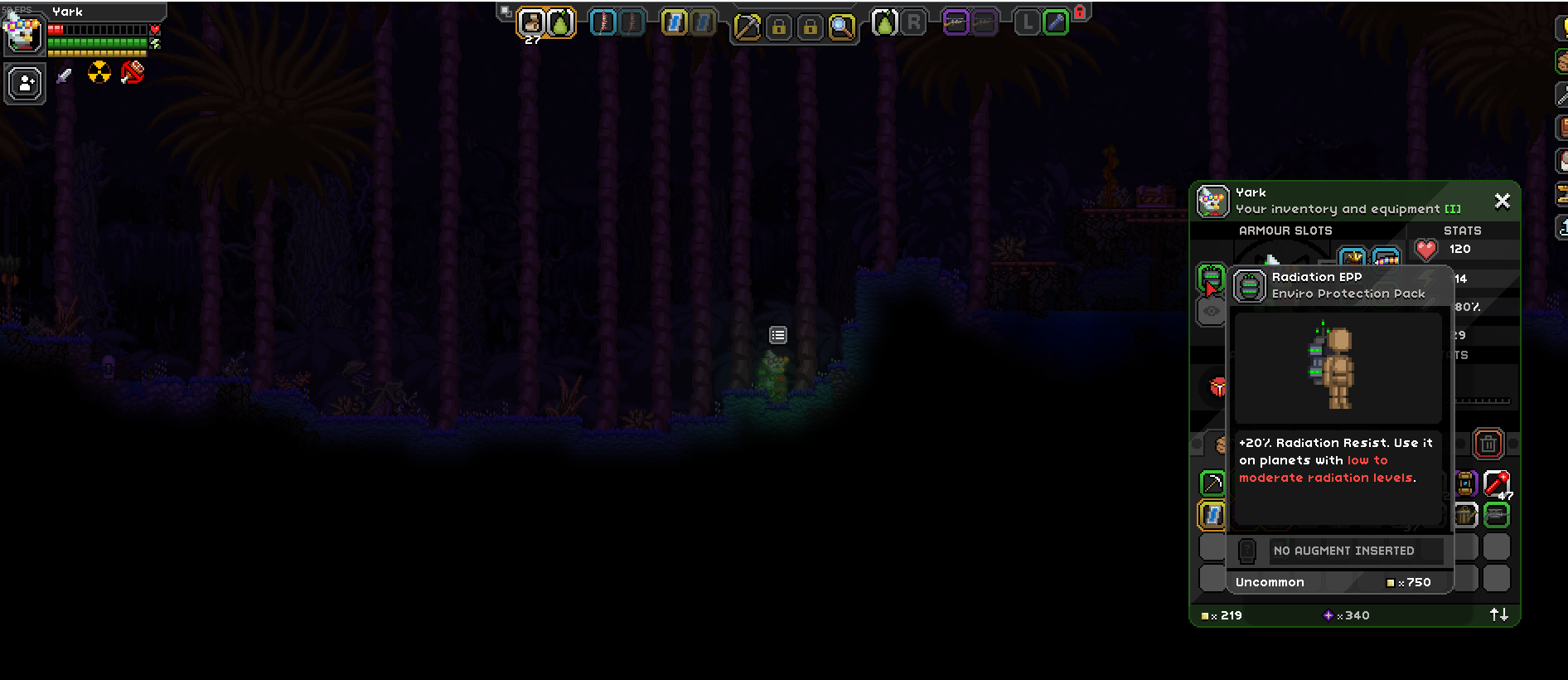Click the sort inventory arrows button
This screenshot has width=1568, height=680.
1498,615
